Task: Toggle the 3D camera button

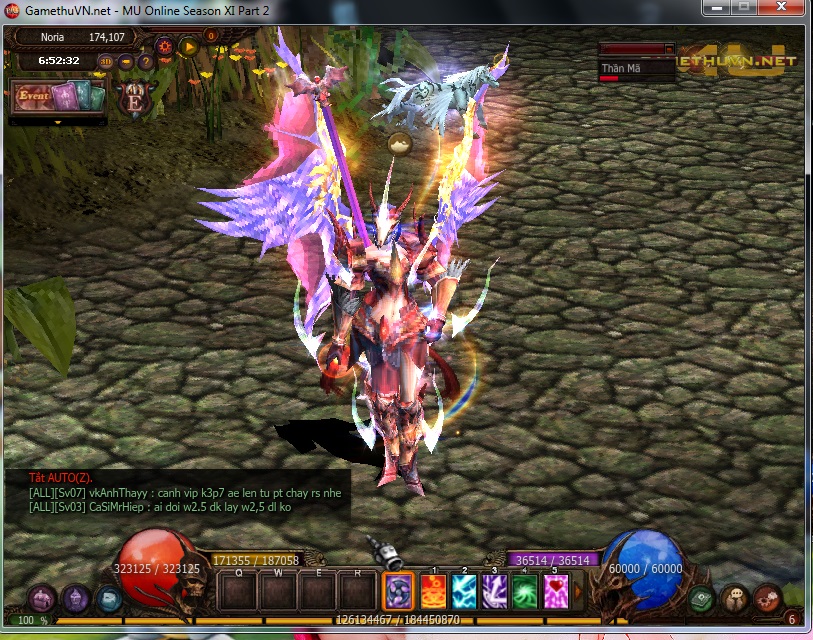Action: [106, 61]
